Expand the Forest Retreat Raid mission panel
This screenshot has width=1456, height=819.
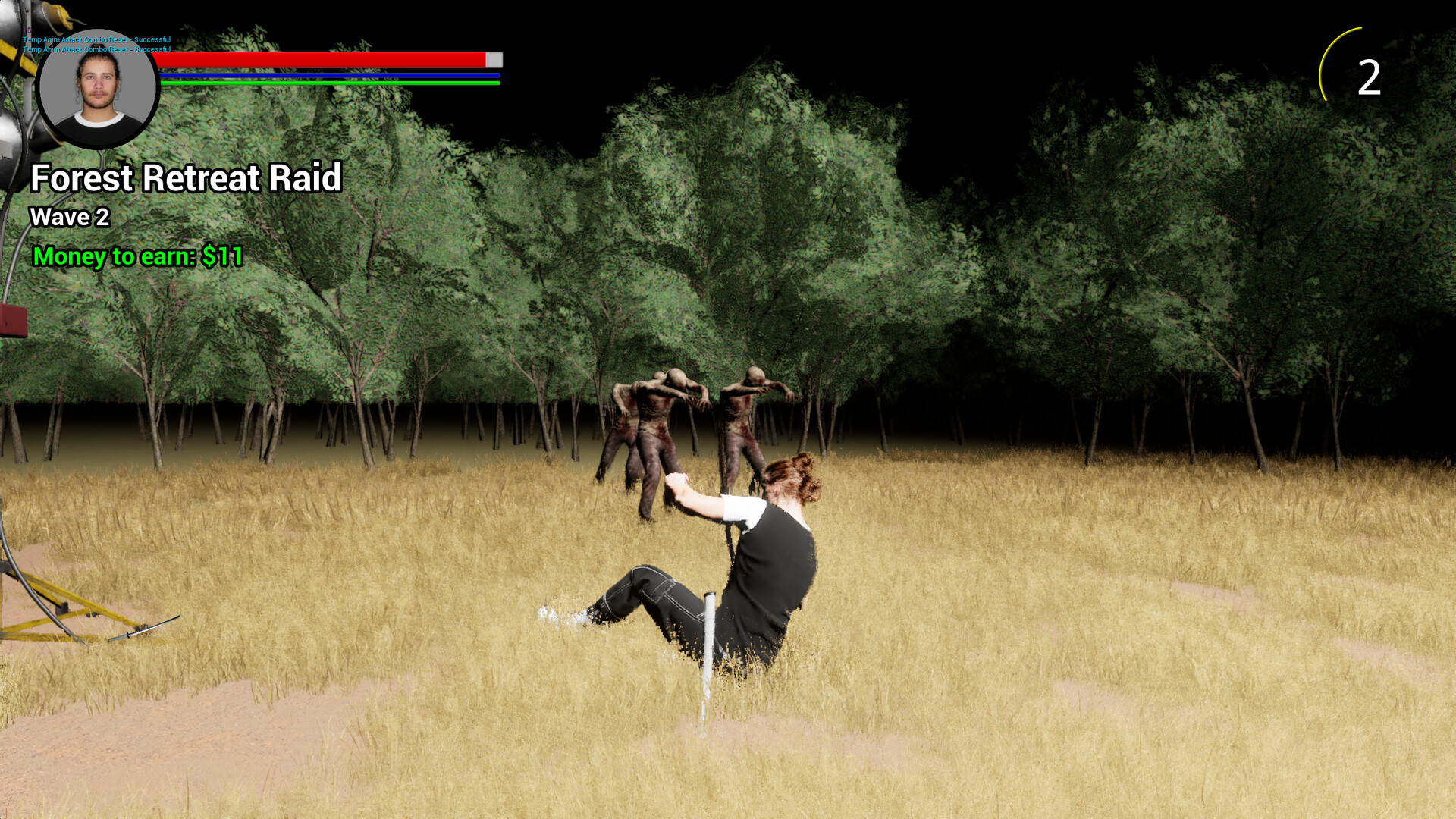click(184, 178)
